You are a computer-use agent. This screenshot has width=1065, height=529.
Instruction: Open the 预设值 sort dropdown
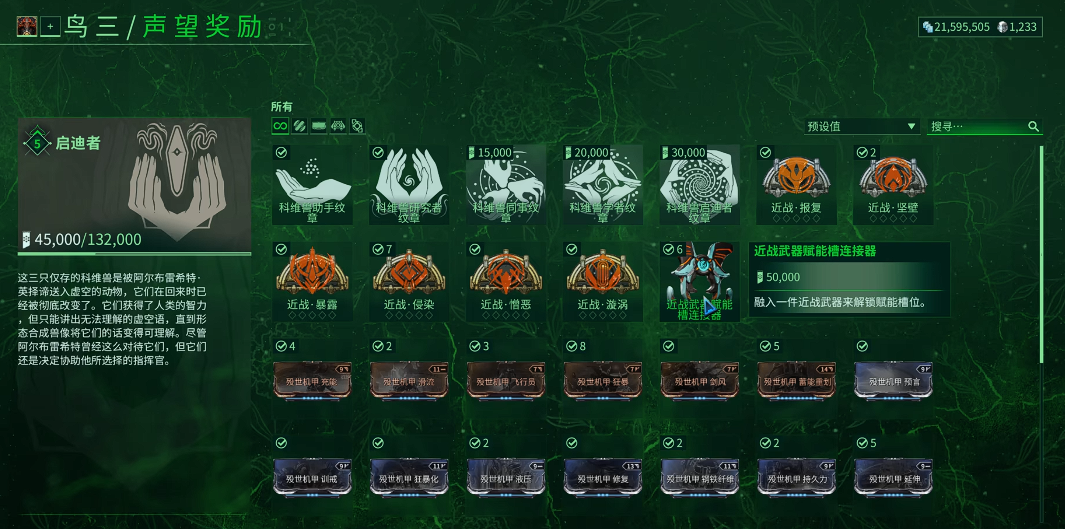[x=862, y=127]
